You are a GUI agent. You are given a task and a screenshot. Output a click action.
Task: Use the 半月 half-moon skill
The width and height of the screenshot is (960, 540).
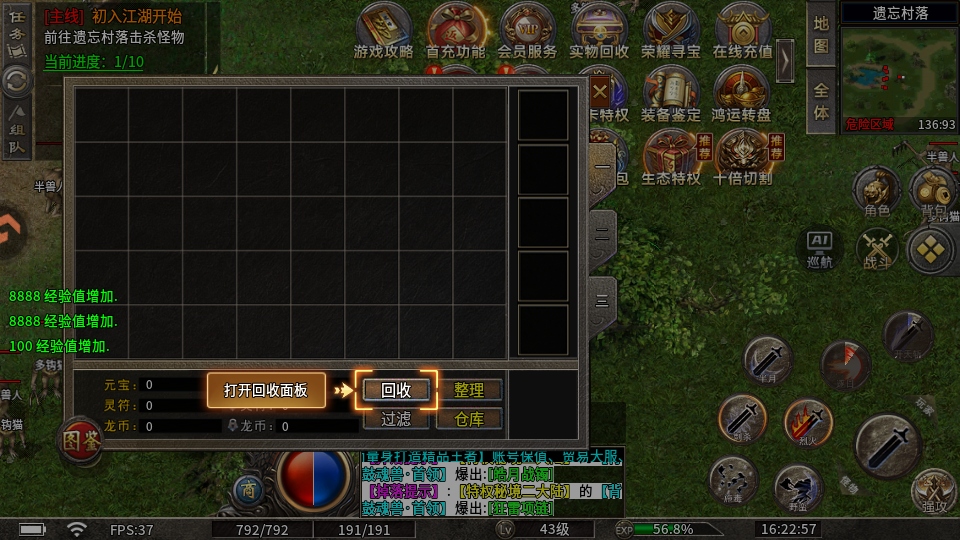coord(767,360)
